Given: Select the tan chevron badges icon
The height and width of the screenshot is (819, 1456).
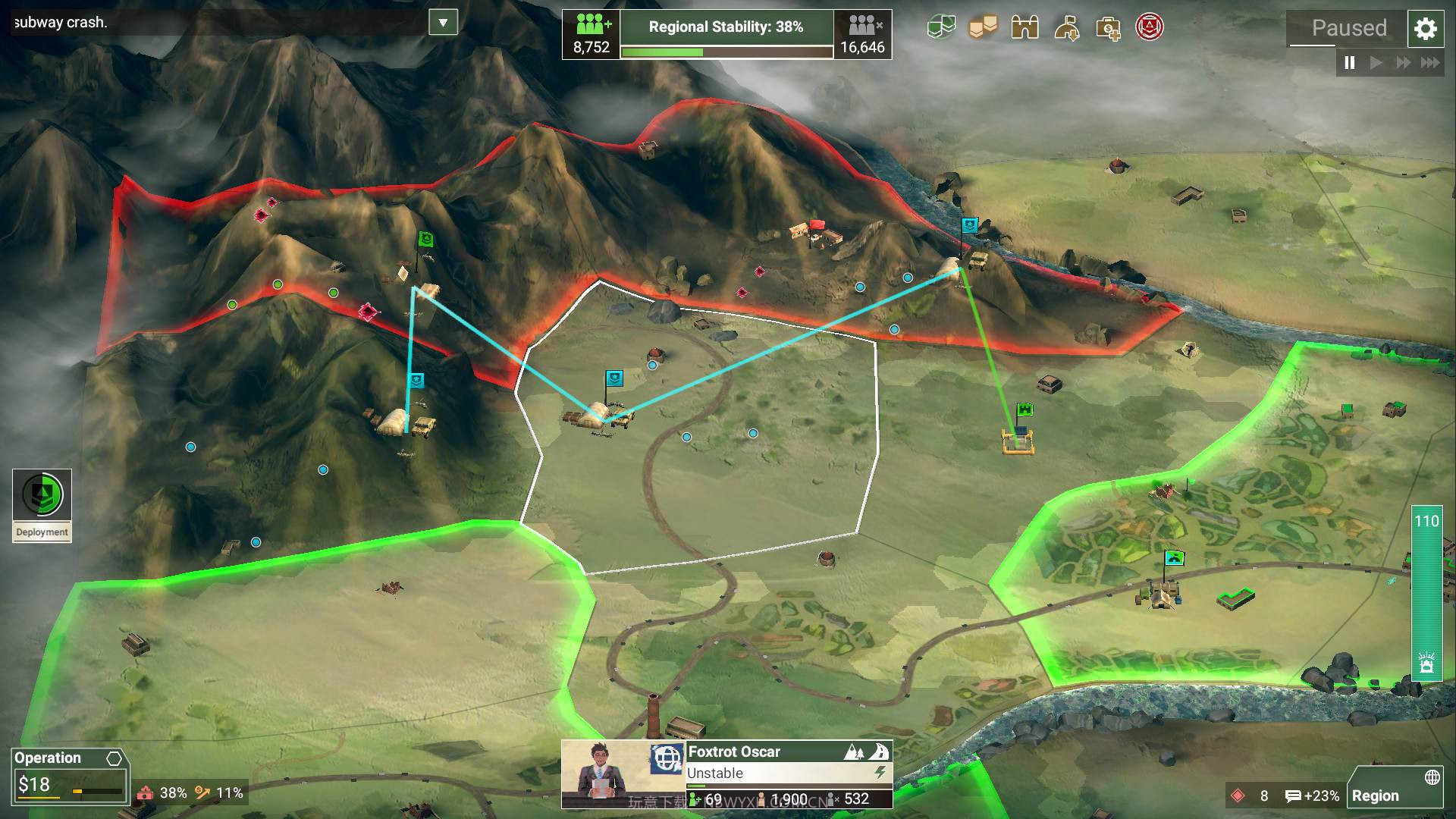Looking at the screenshot, I should 983,28.
